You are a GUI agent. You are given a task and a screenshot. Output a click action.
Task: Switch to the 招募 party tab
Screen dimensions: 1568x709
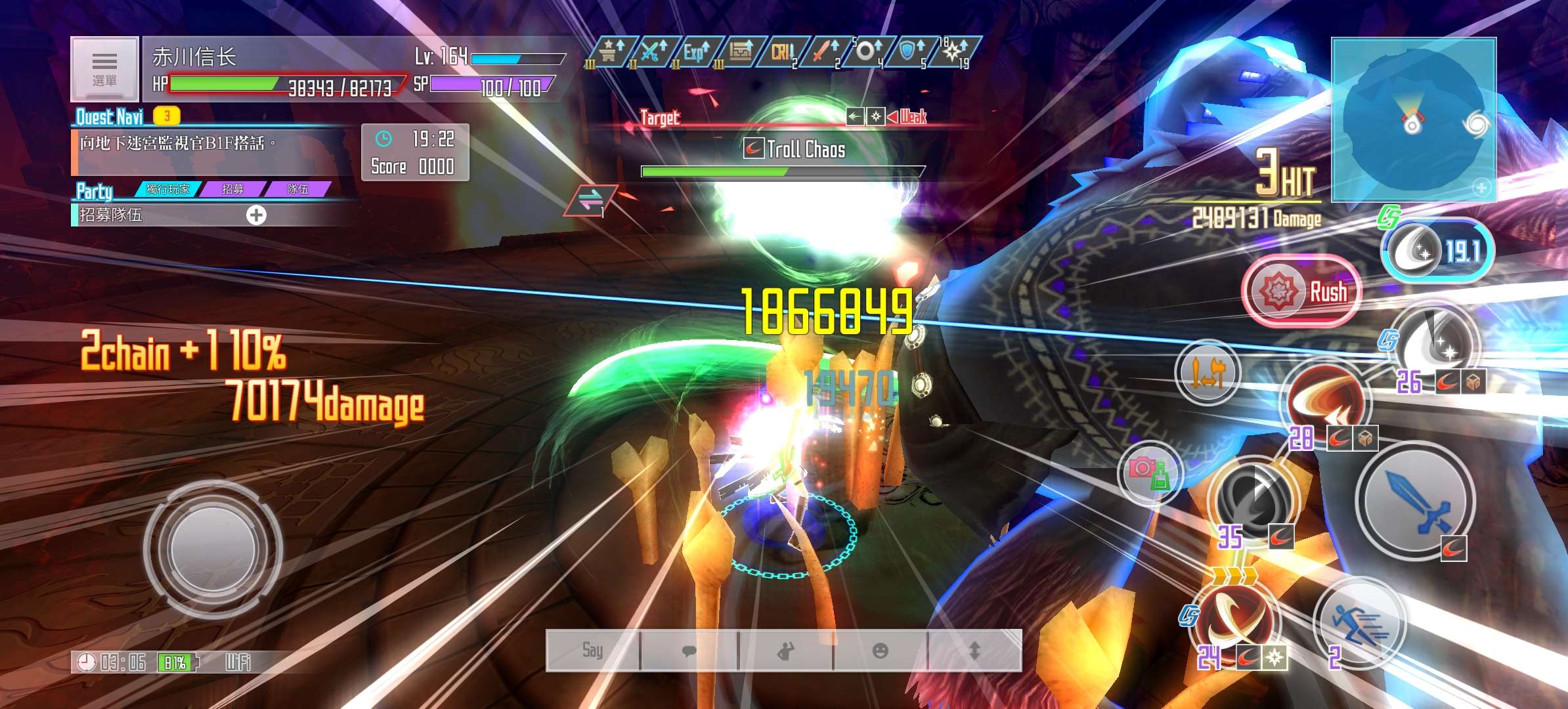pos(232,189)
